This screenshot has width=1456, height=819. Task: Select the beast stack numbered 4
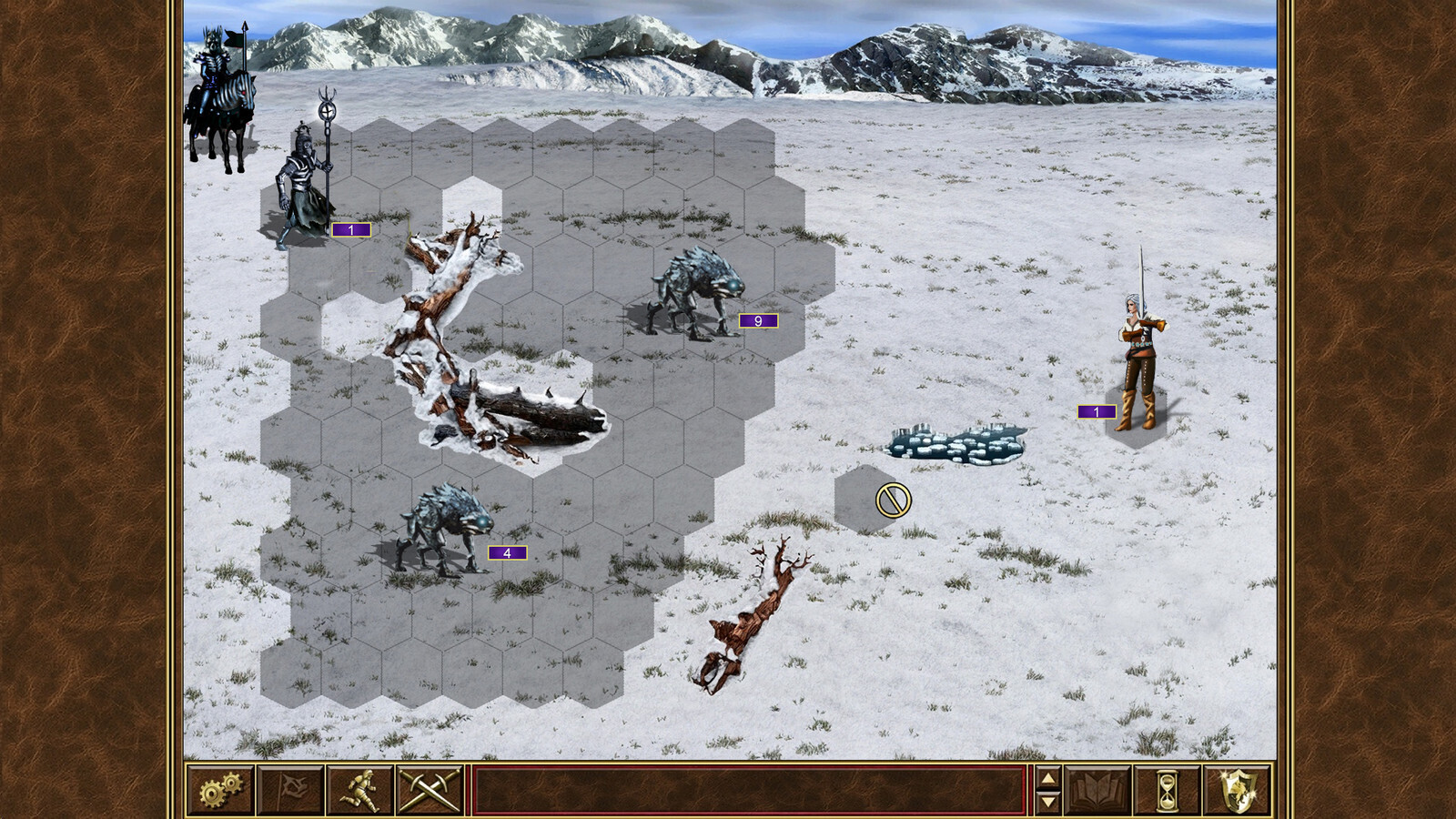click(446, 531)
